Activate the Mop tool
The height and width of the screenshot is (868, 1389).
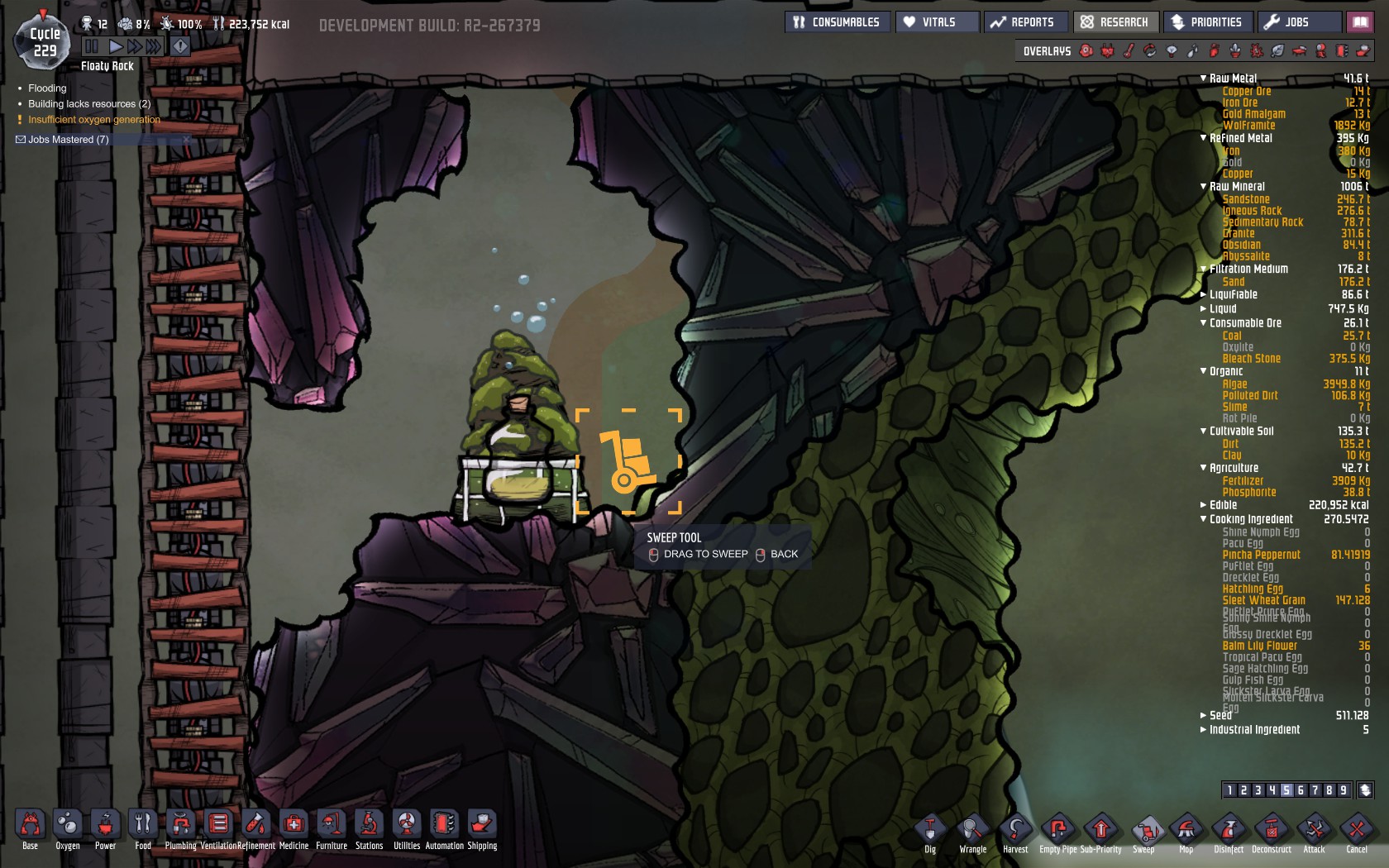point(1186,830)
